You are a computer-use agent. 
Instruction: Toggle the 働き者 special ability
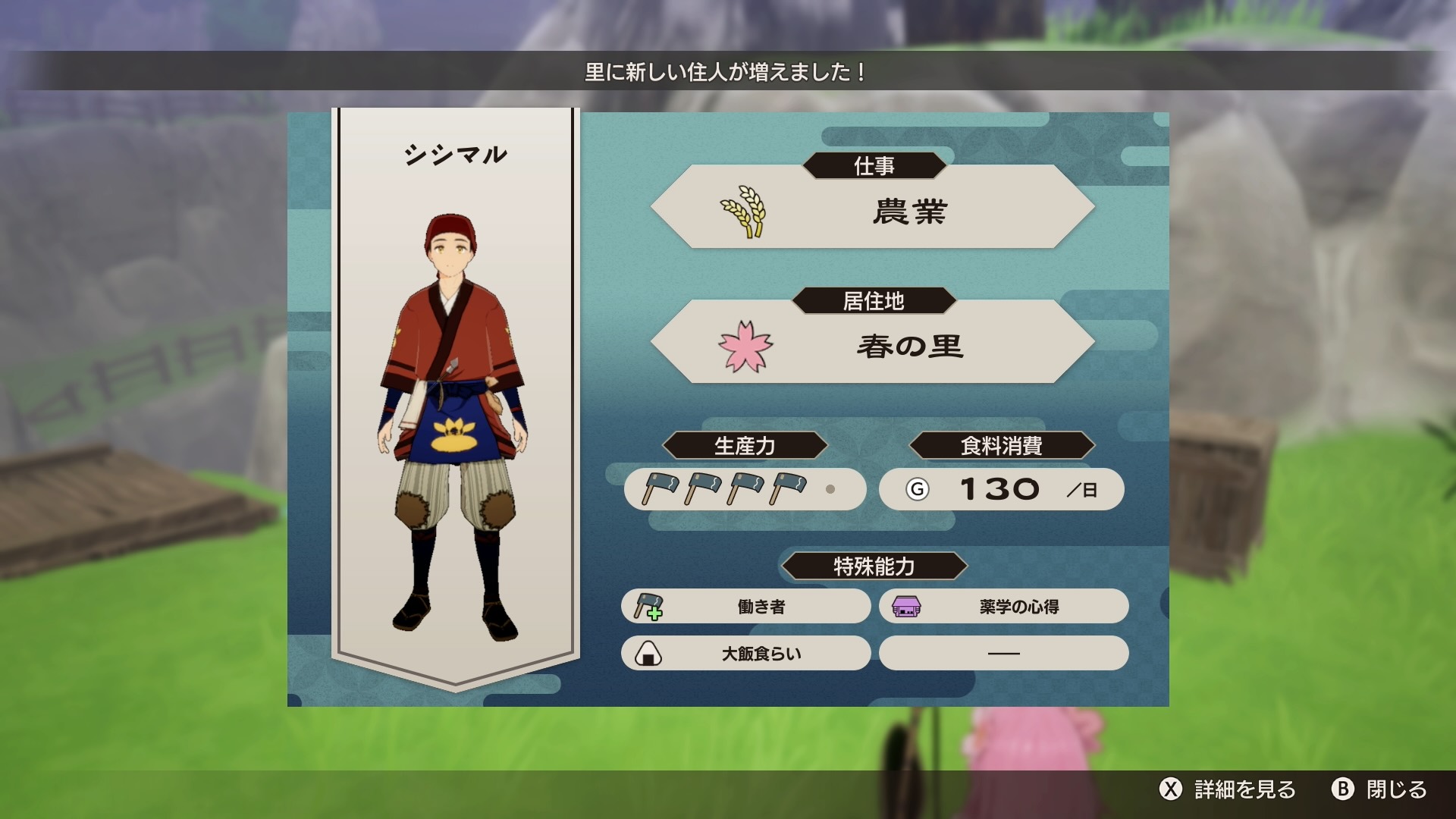(745, 606)
